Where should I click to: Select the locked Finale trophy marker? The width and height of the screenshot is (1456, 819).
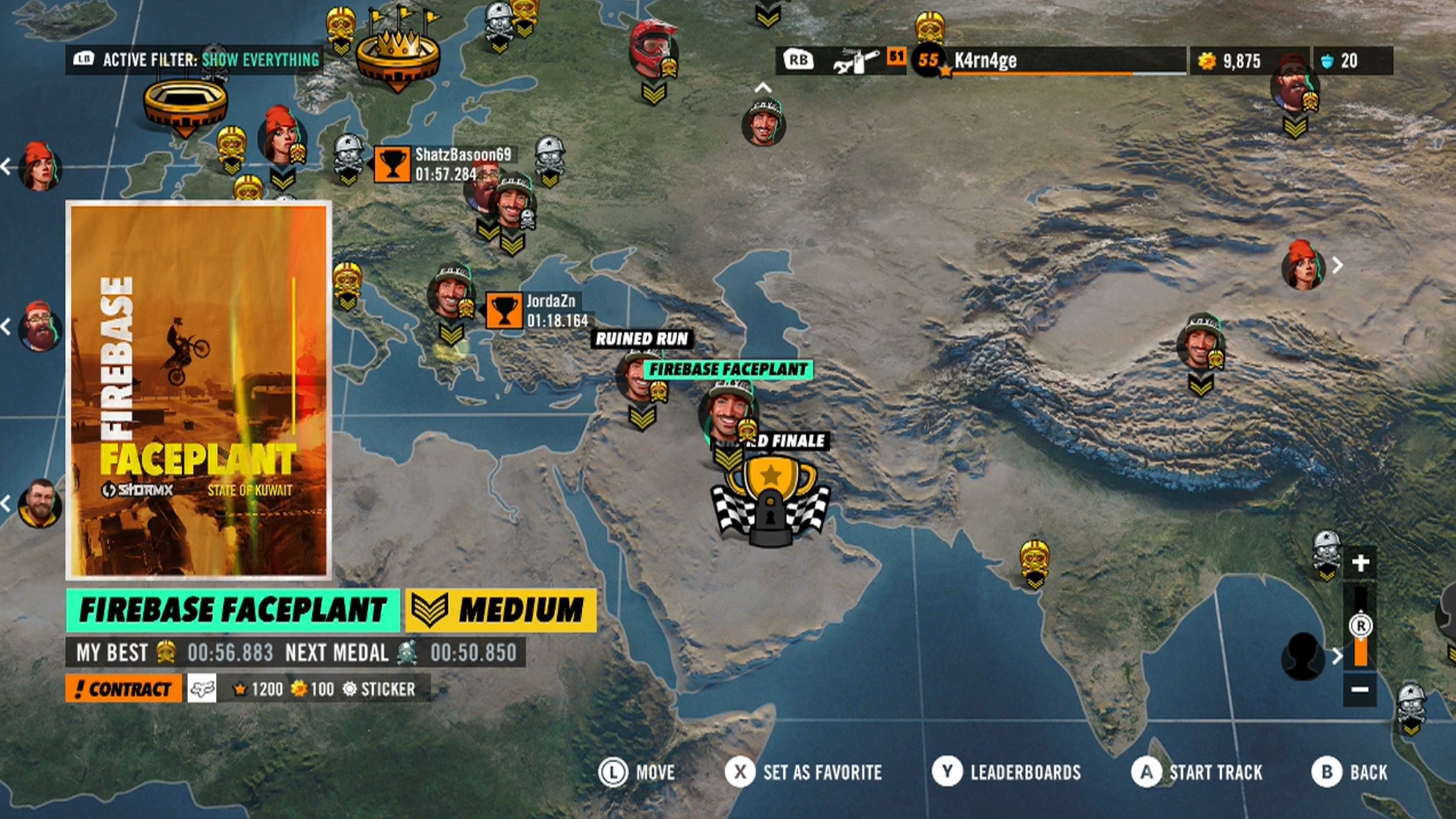click(x=771, y=501)
